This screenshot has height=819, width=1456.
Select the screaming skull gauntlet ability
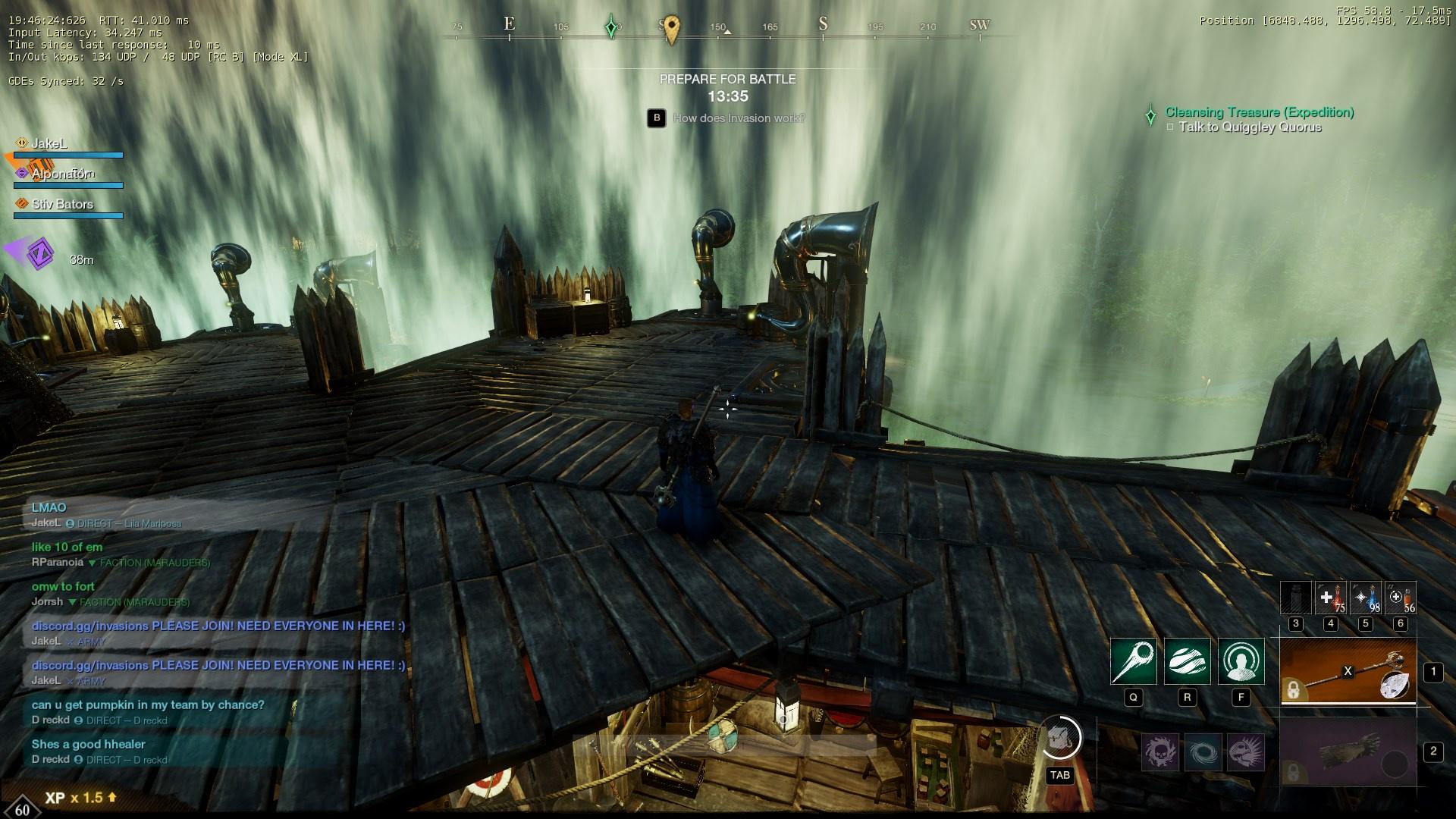1245,752
